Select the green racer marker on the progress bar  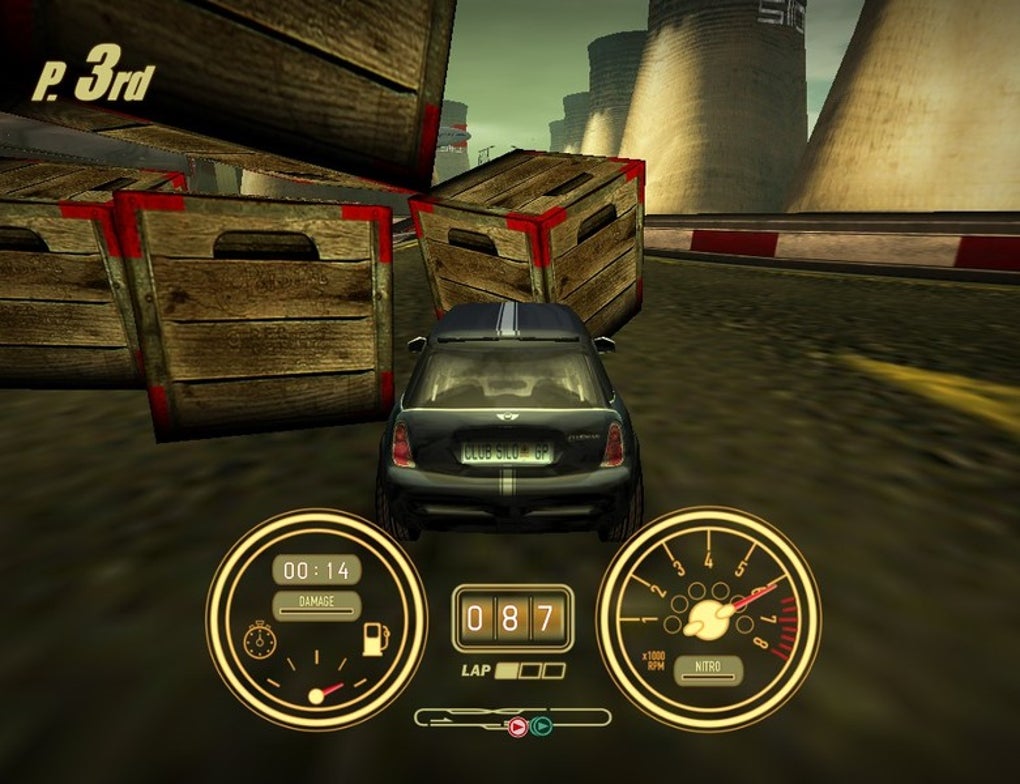click(x=541, y=727)
